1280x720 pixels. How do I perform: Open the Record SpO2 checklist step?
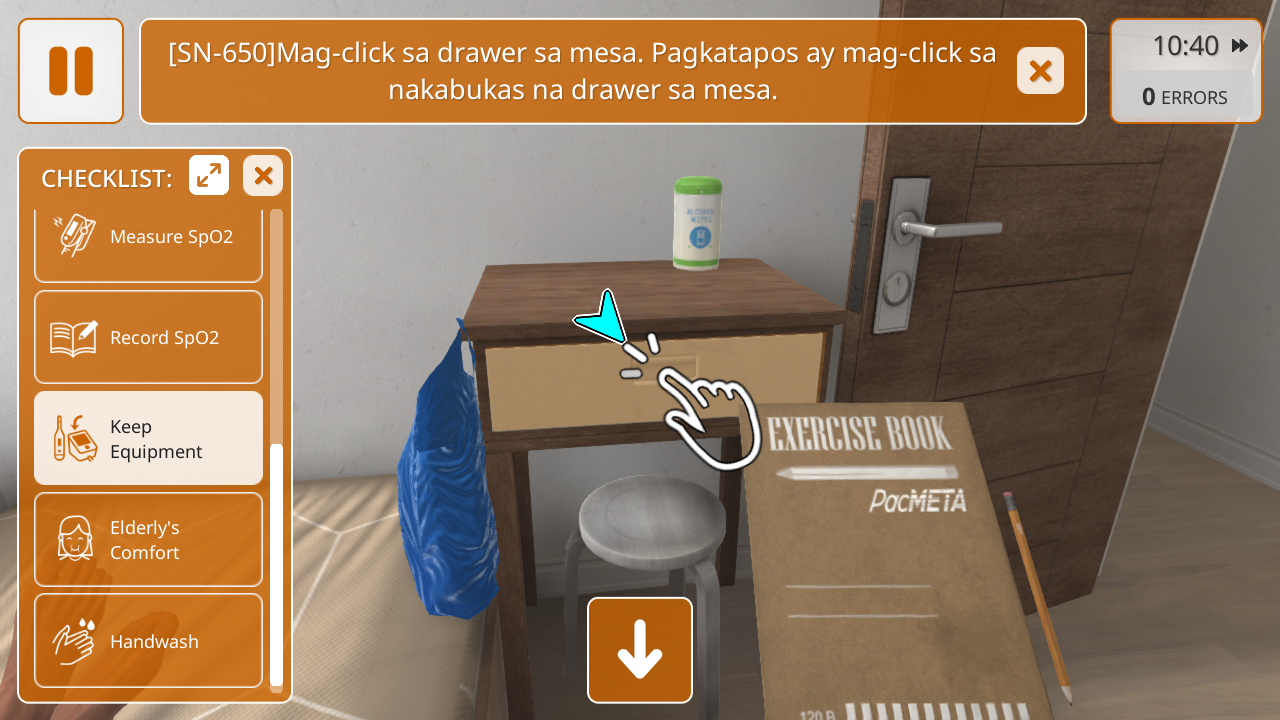point(148,338)
